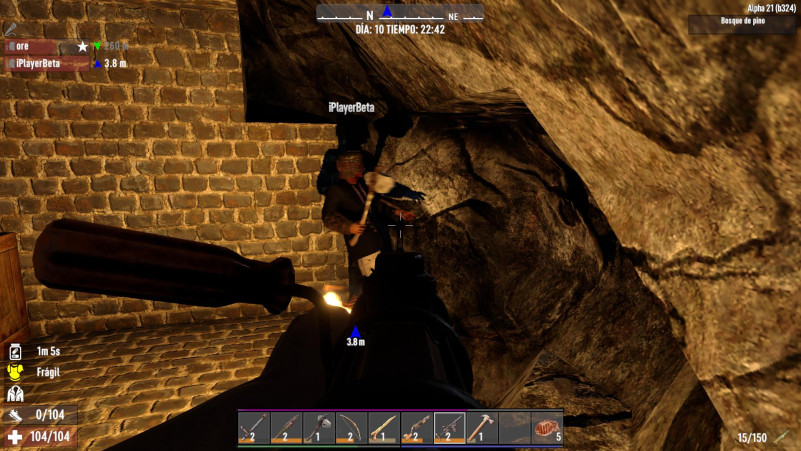Select the wooden club hotbar slot
Screen dimensions: 801x451
(384, 427)
